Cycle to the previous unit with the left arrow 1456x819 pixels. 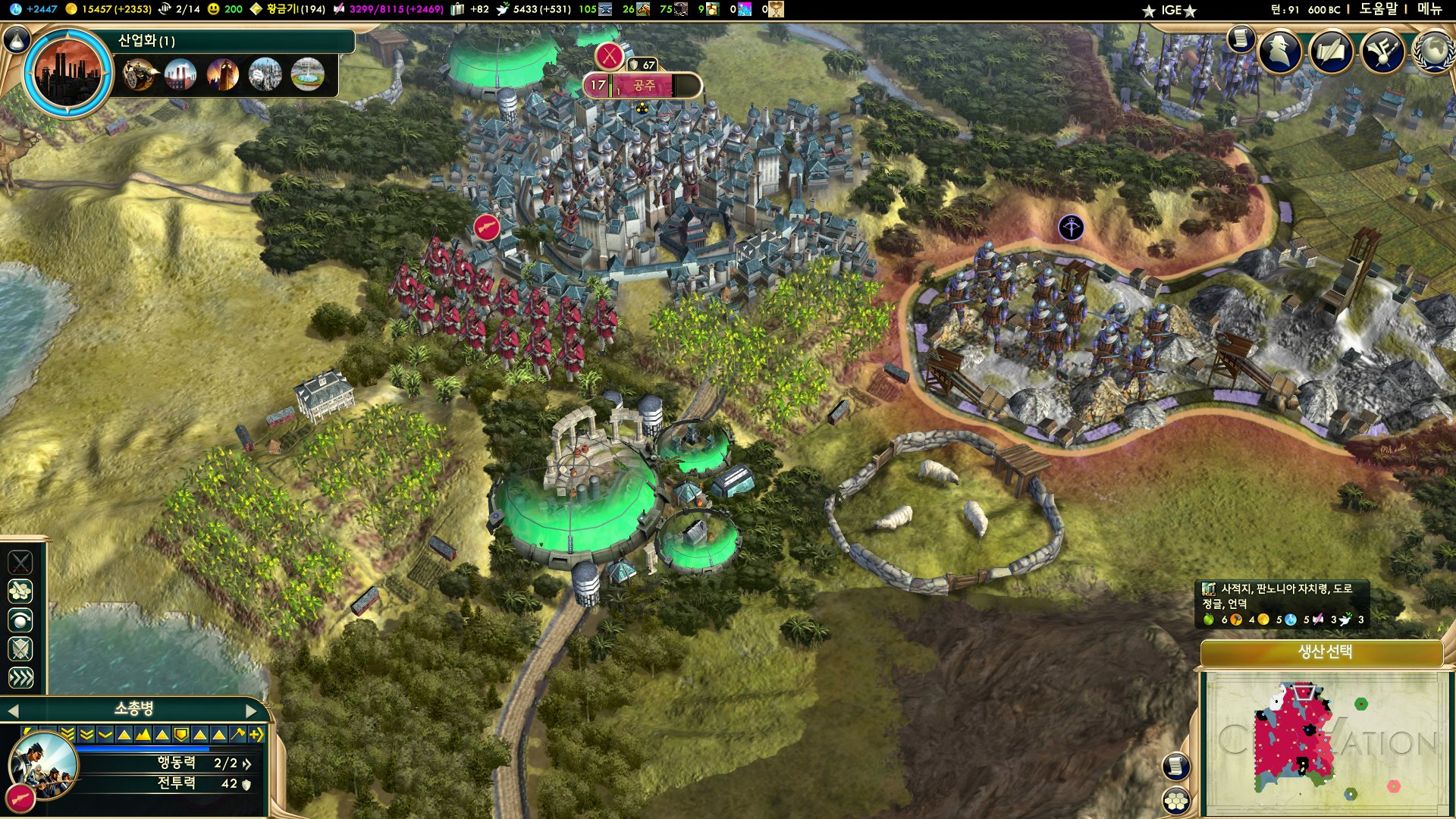click(x=12, y=711)
